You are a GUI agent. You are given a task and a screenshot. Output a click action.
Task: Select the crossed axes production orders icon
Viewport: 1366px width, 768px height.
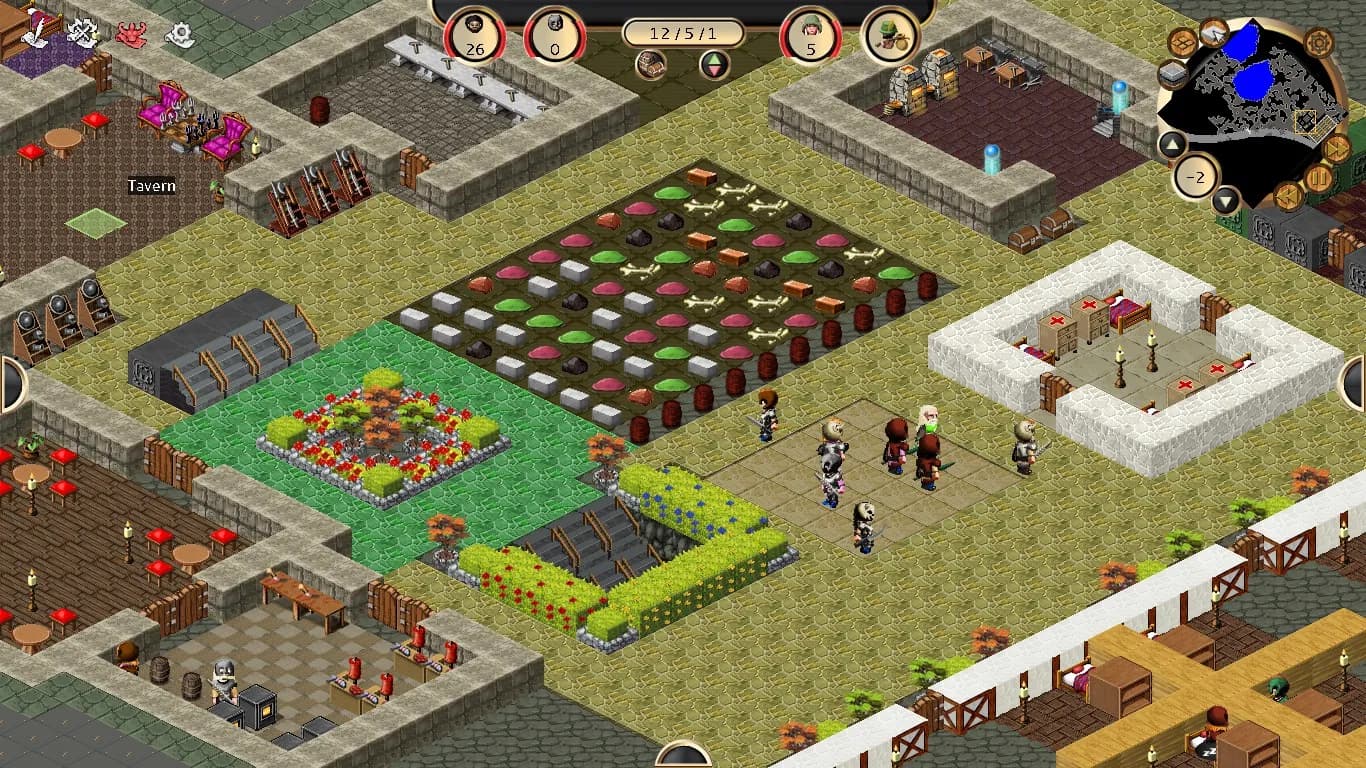(x=80, y=30)
